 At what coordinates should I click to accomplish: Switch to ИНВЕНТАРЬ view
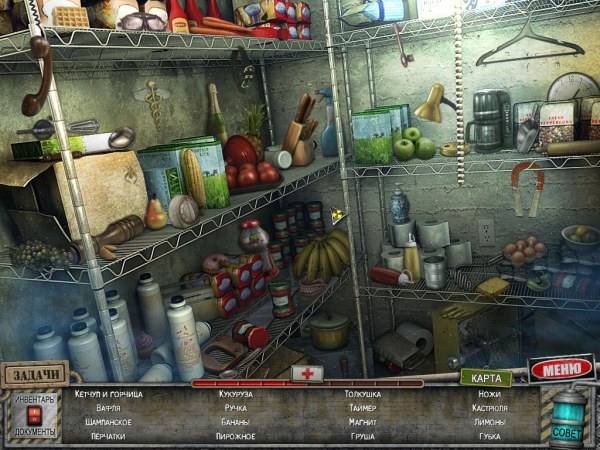coord(34,400)
